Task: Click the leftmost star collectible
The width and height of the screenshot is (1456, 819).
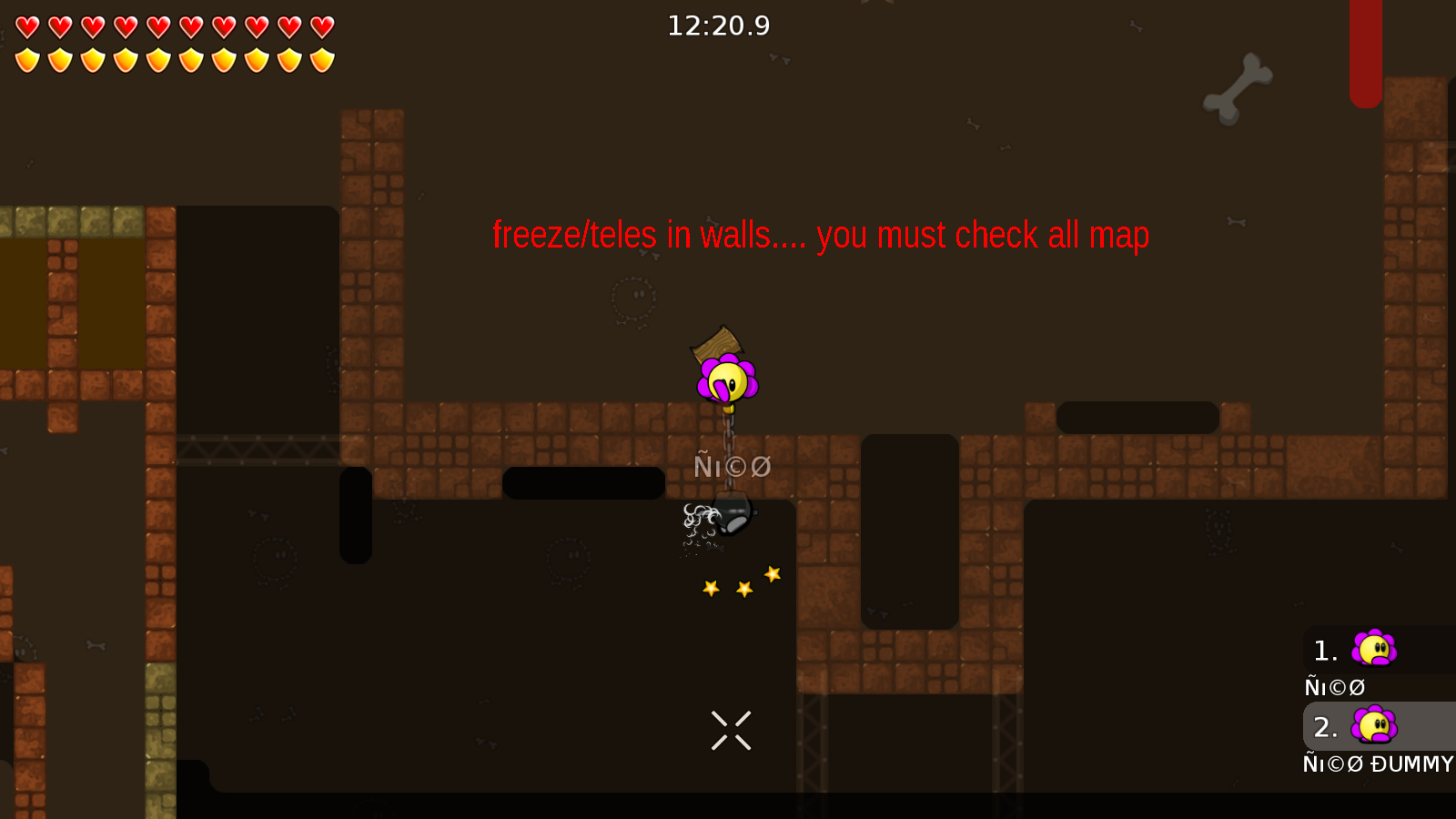Action: pyautogui.click(x=709, y=589)
